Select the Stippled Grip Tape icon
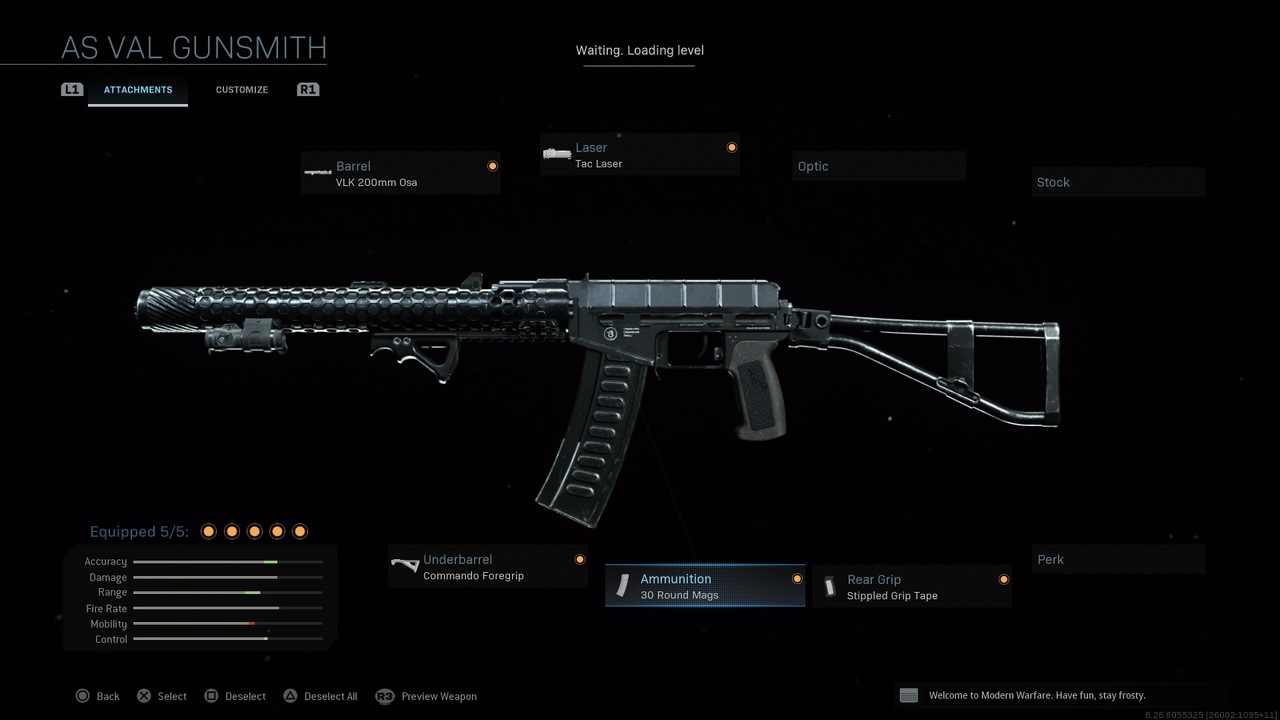1280x720 pixels. click(831, 585)
